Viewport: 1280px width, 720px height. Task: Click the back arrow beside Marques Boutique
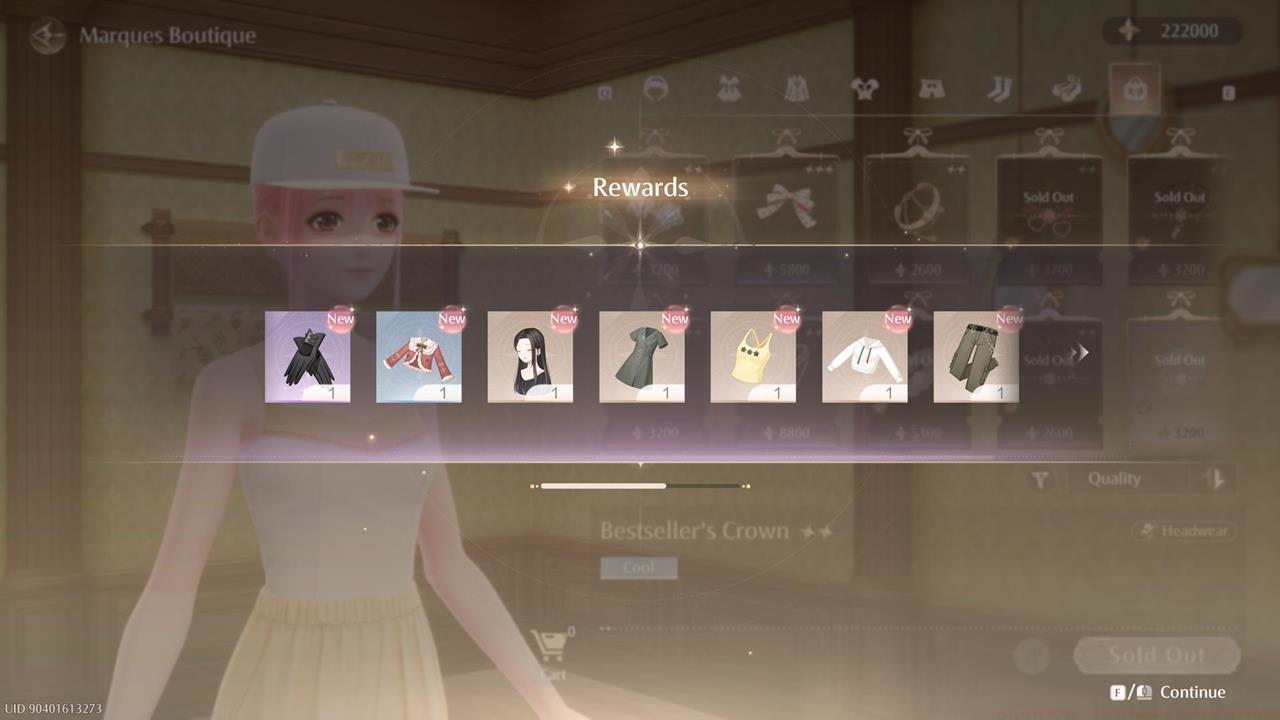point(46,37)
